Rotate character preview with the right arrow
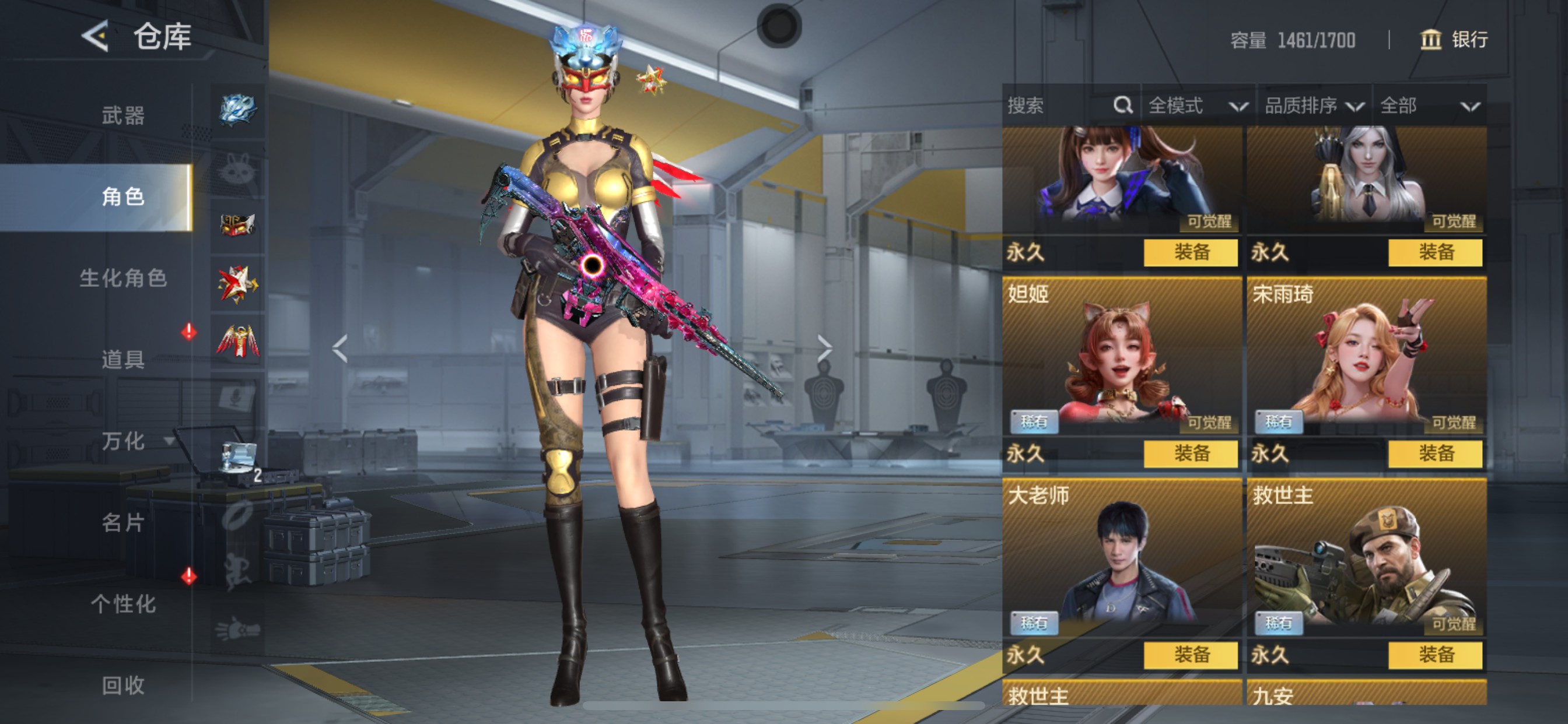The image size is (1568, 724). click(x=824, y=349)
